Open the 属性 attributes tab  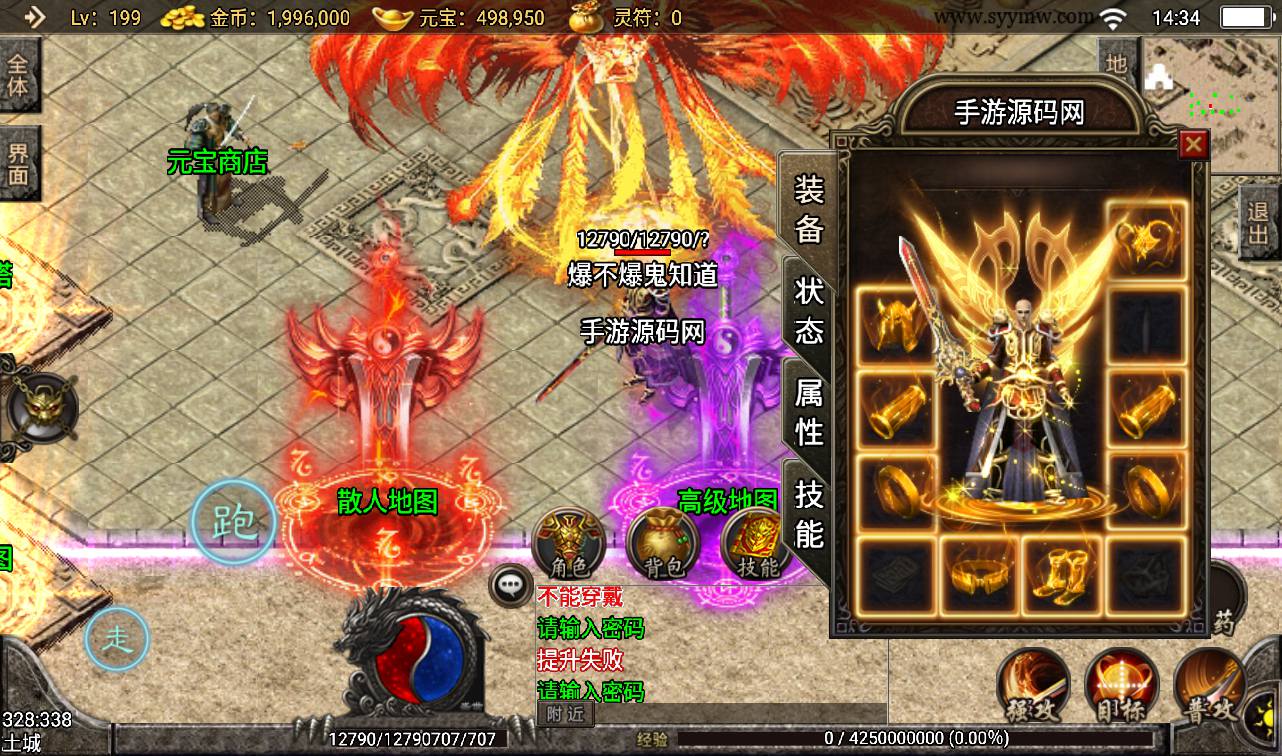point(808,411)
